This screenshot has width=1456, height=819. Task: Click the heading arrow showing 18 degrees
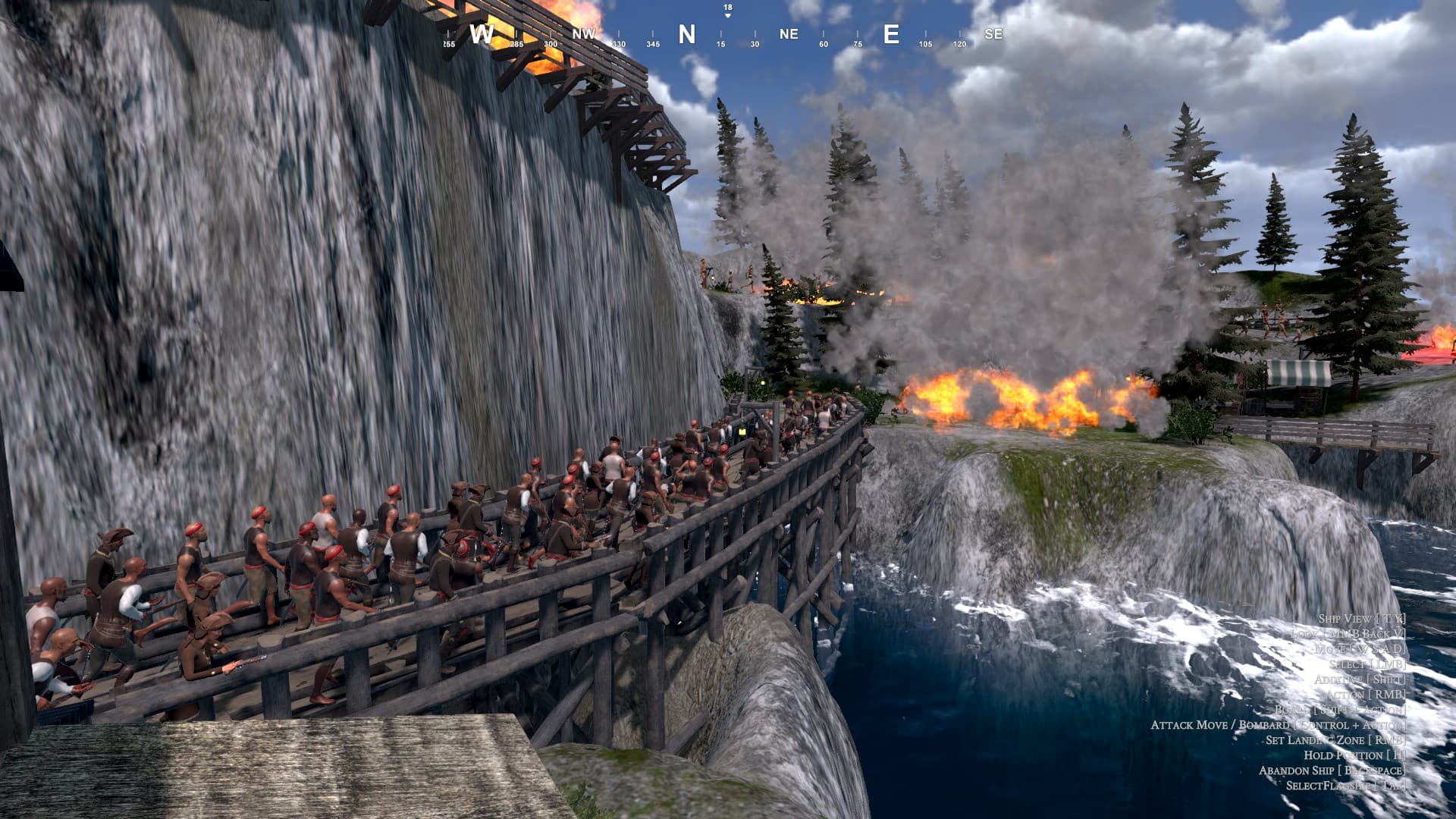[x=727, y=10]
